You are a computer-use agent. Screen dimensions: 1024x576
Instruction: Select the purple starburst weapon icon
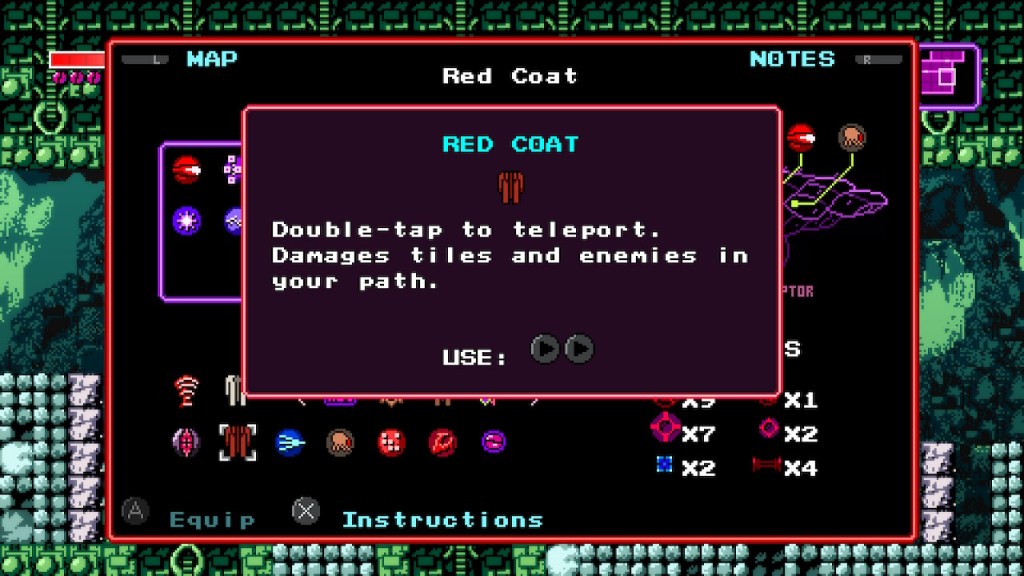coord(186,219)
